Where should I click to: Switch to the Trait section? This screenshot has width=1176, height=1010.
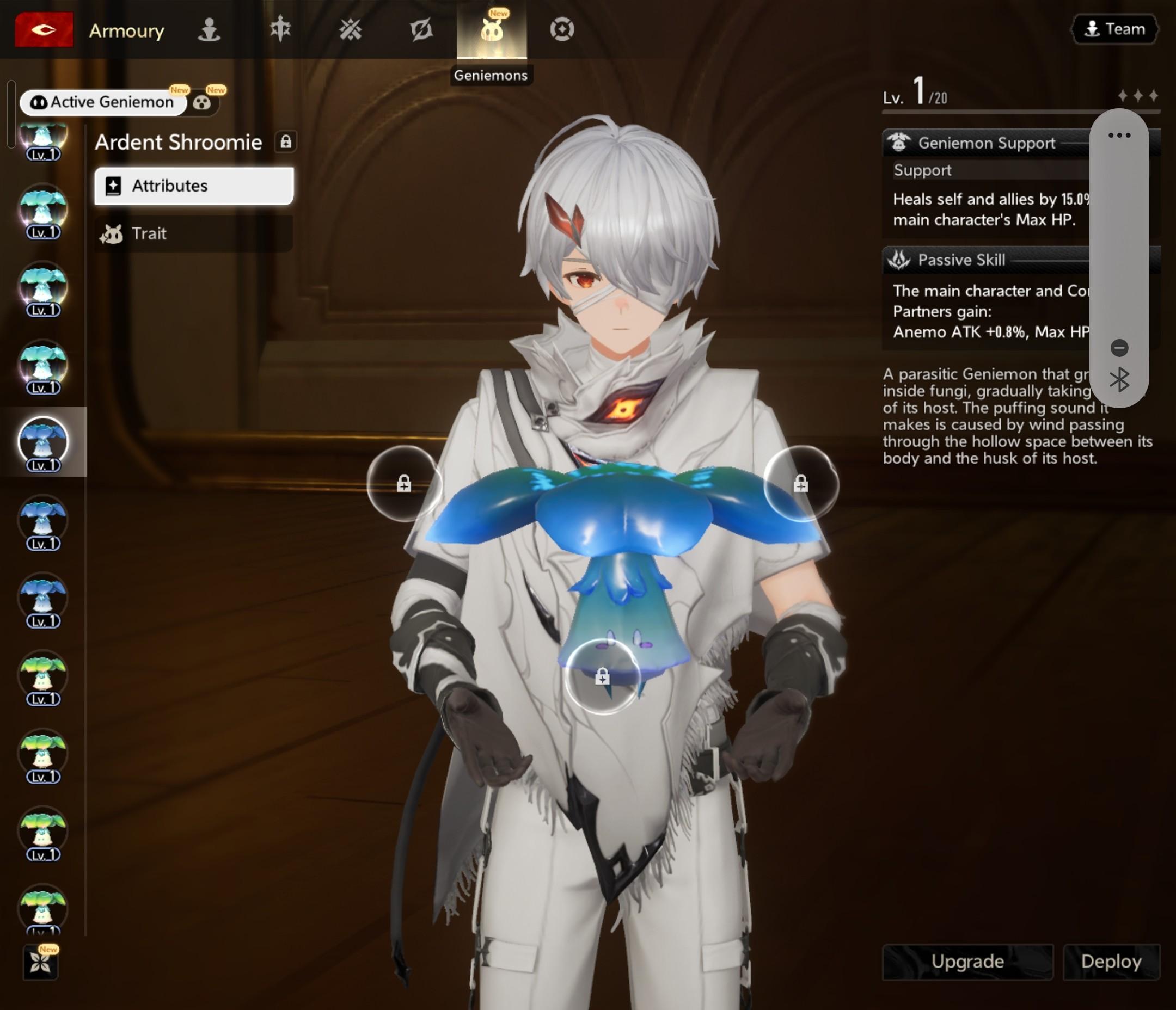coord(193,233)
